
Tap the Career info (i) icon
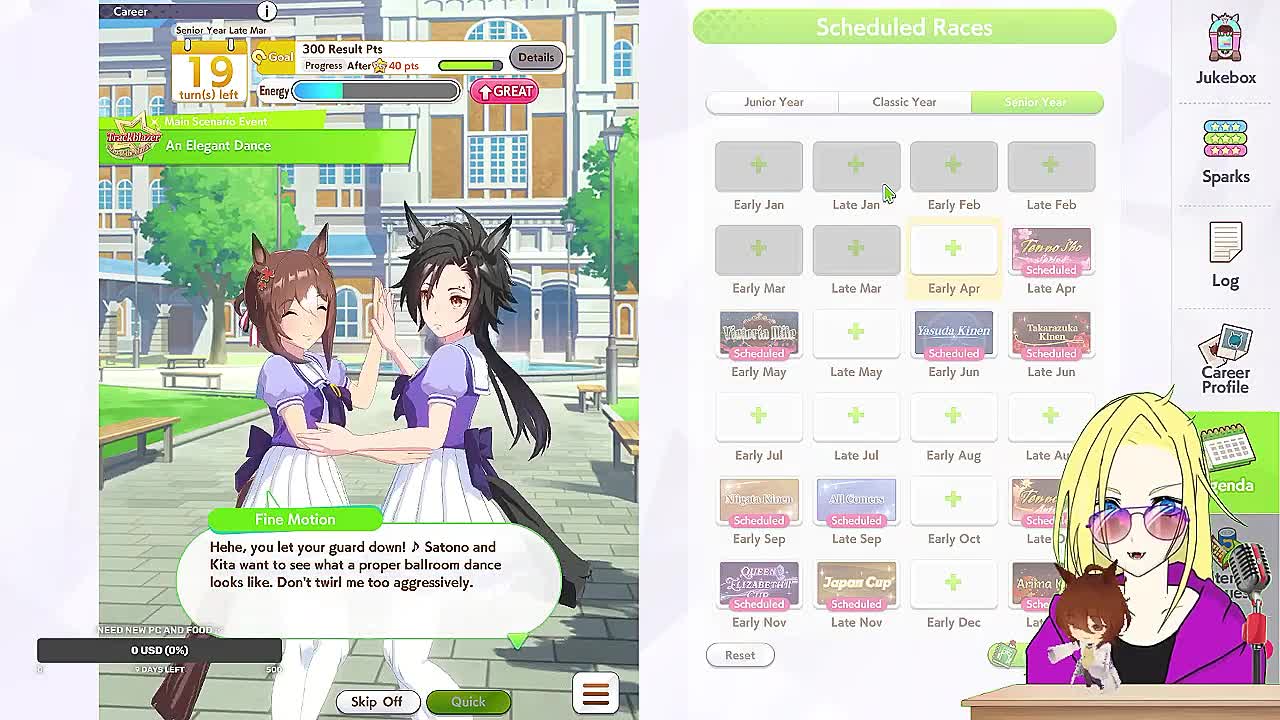click(x=265, y=11)
